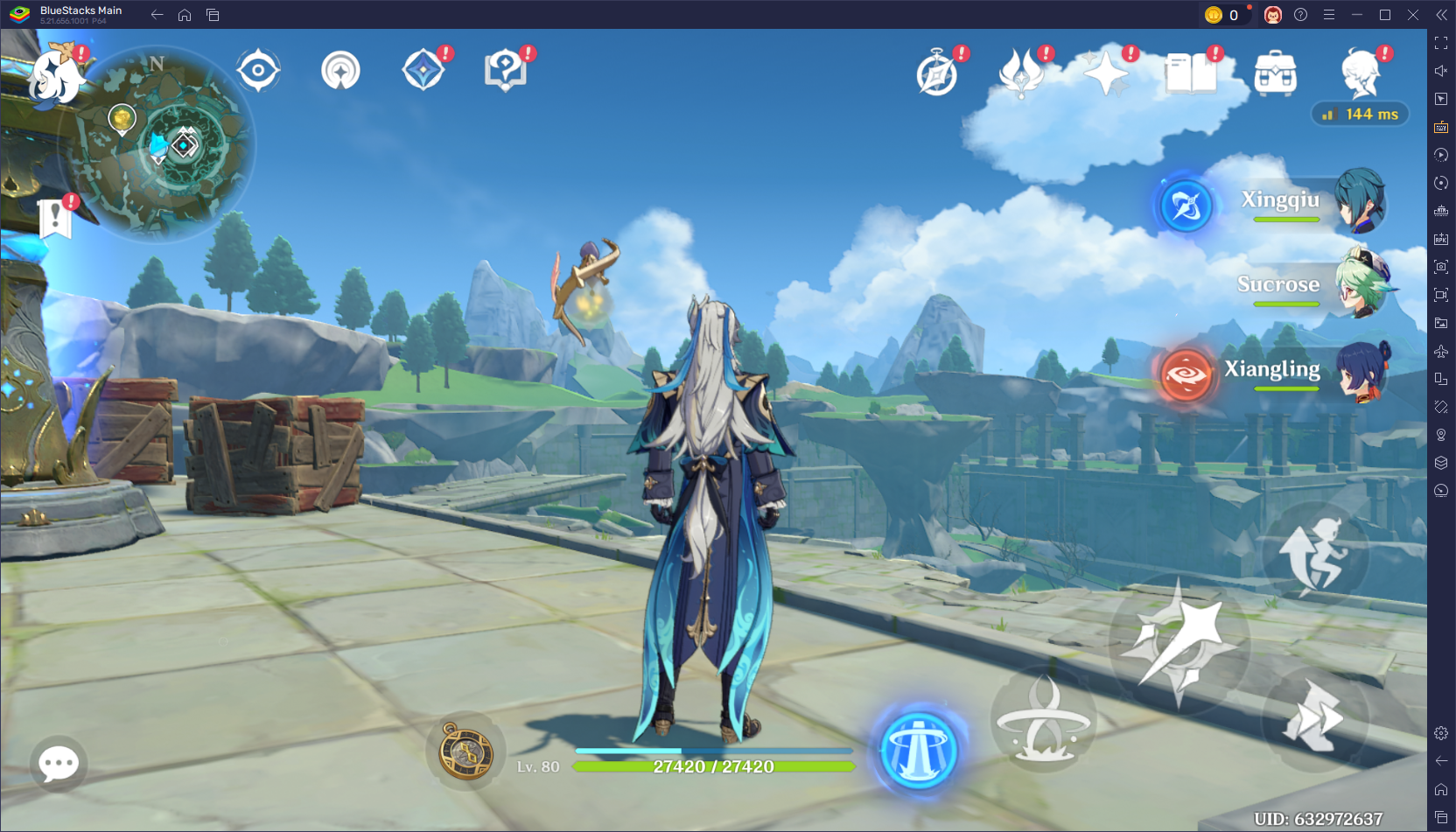Toggle fullscreen mode in BlueStacks sidebar
Image resolution: width=1456 pixels, height=832 pixels.
tap(1440, 42)
